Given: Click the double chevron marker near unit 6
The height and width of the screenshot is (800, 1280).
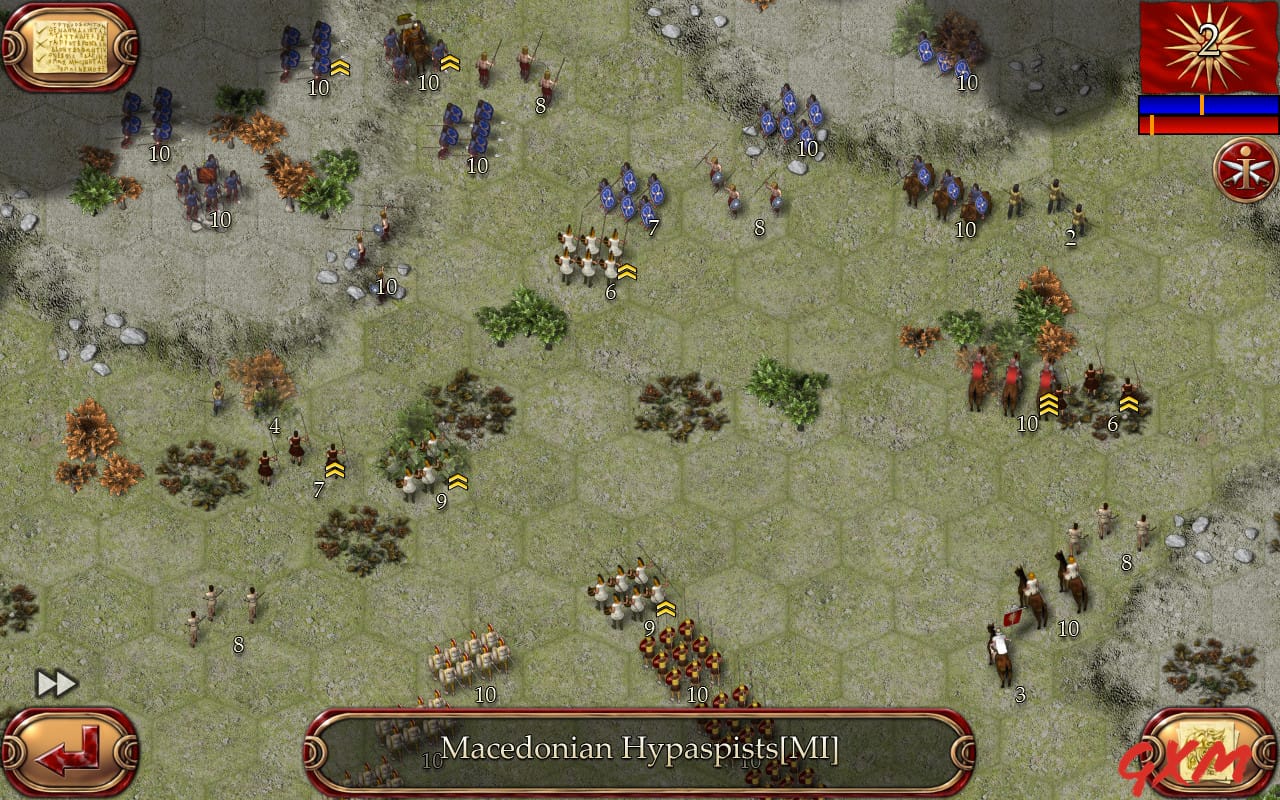Looking at the screenshot, I should [627, 270].
